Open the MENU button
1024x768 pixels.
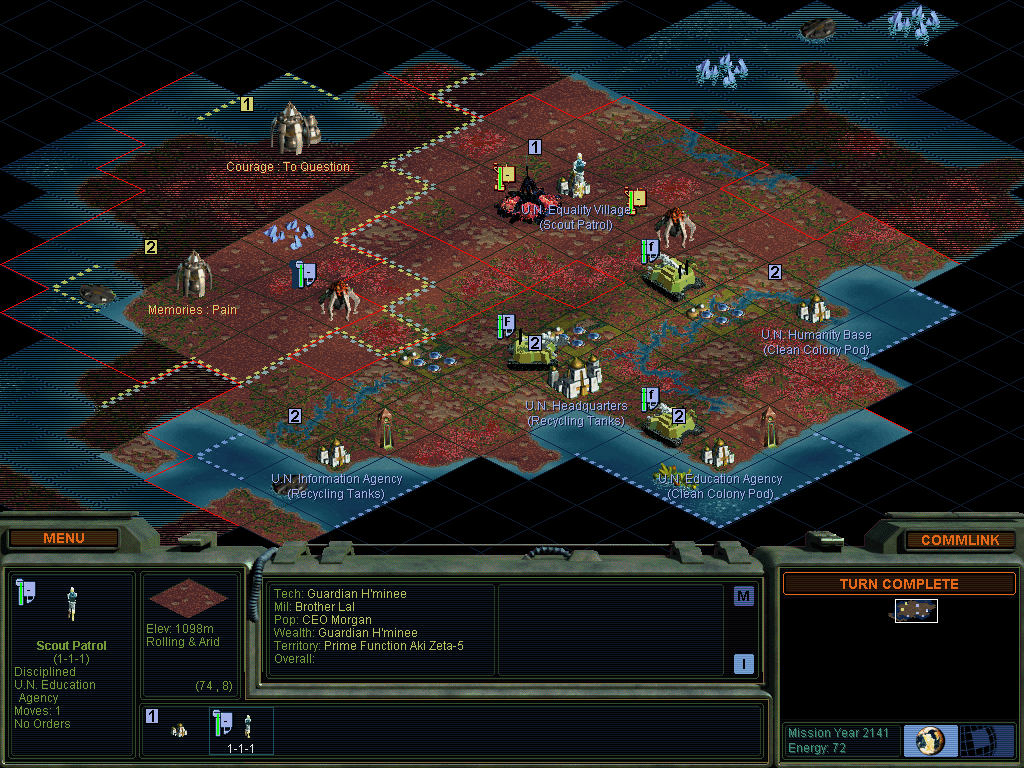[x=64, y=538]
